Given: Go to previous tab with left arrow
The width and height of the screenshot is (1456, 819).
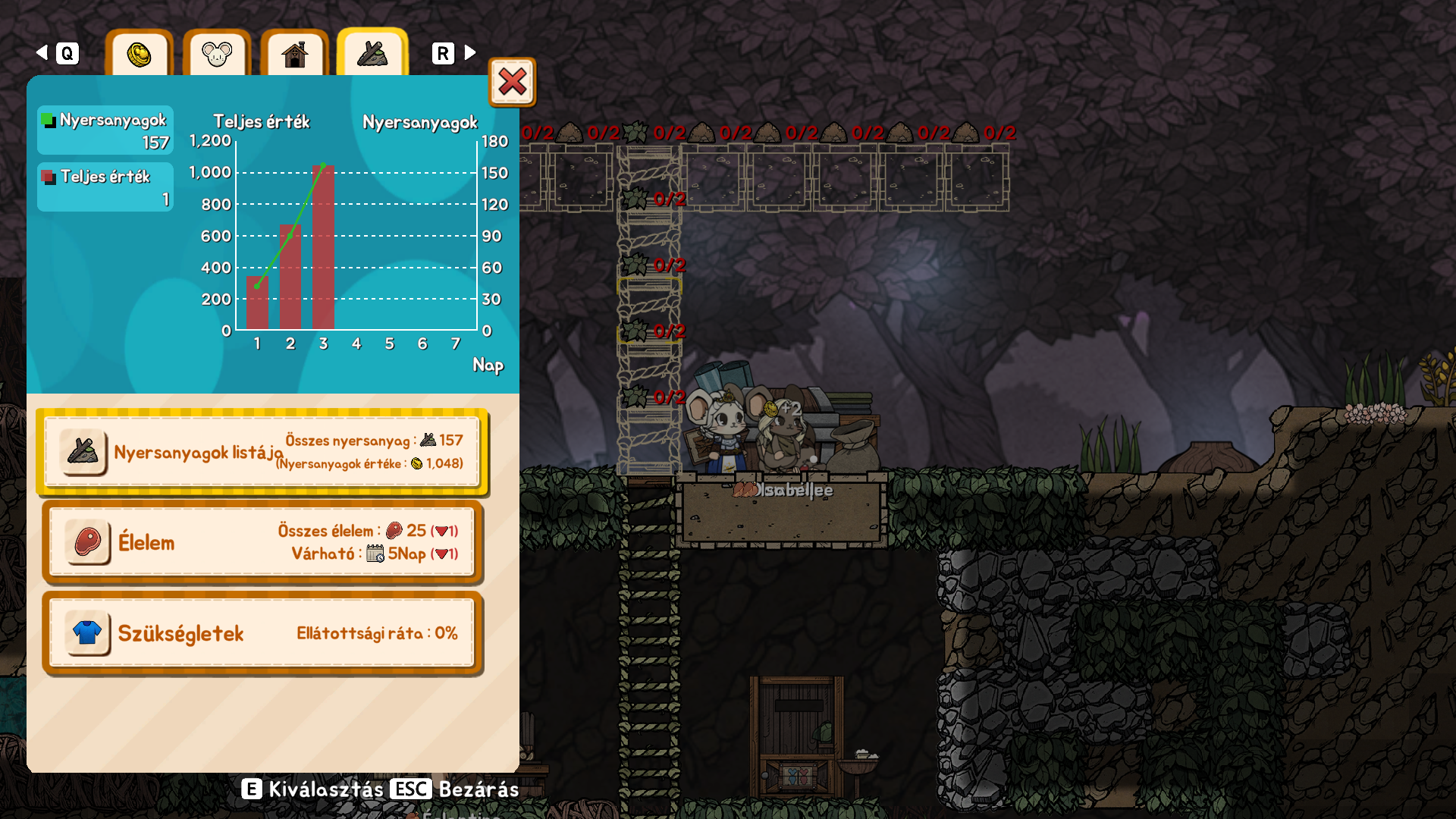Looking at the screenshot, I should (x=42, y=52).
